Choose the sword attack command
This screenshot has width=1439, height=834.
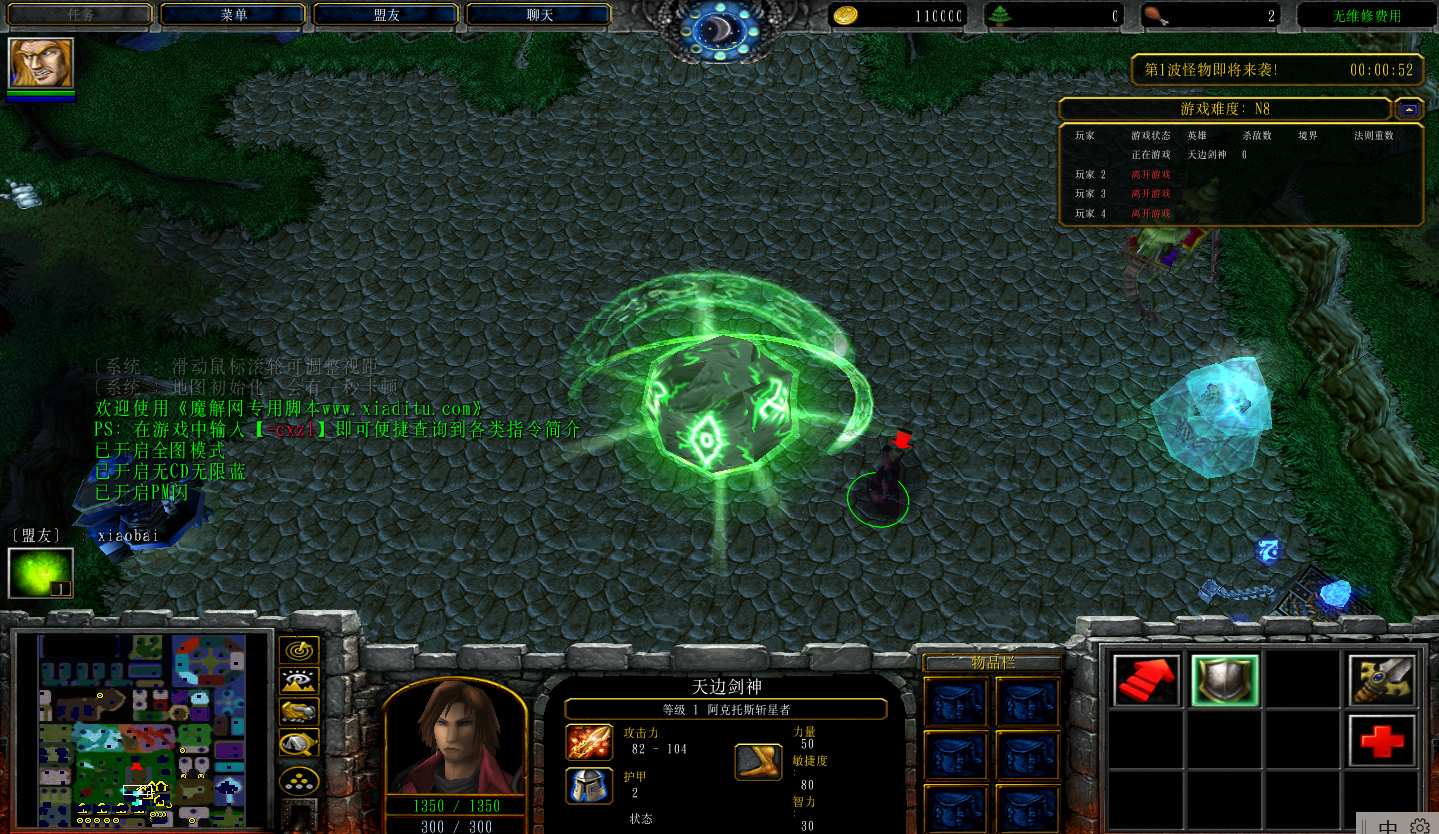(x=1382, y=681)
